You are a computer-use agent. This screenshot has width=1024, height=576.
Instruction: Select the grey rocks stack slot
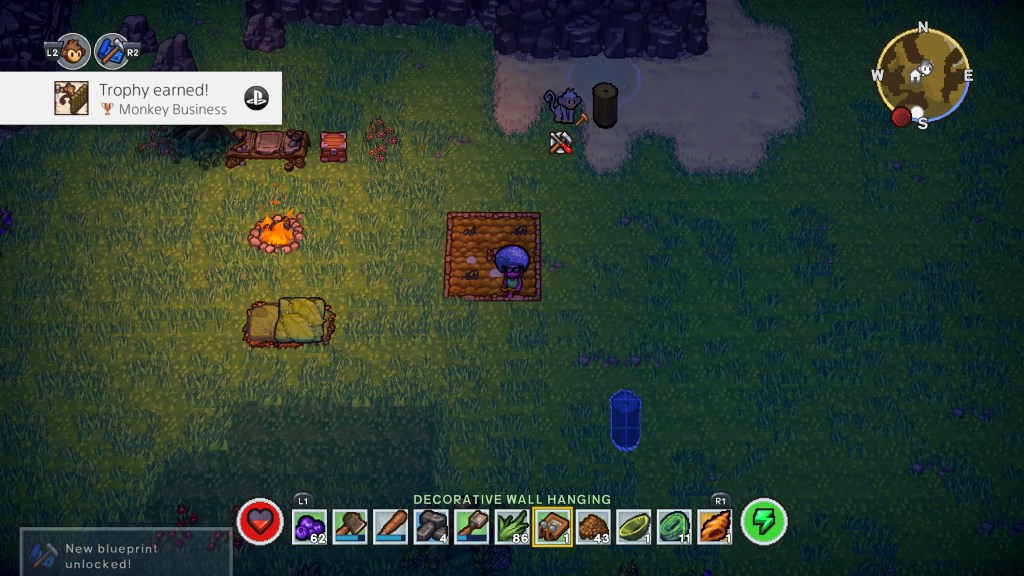click(x=431, y=525)
